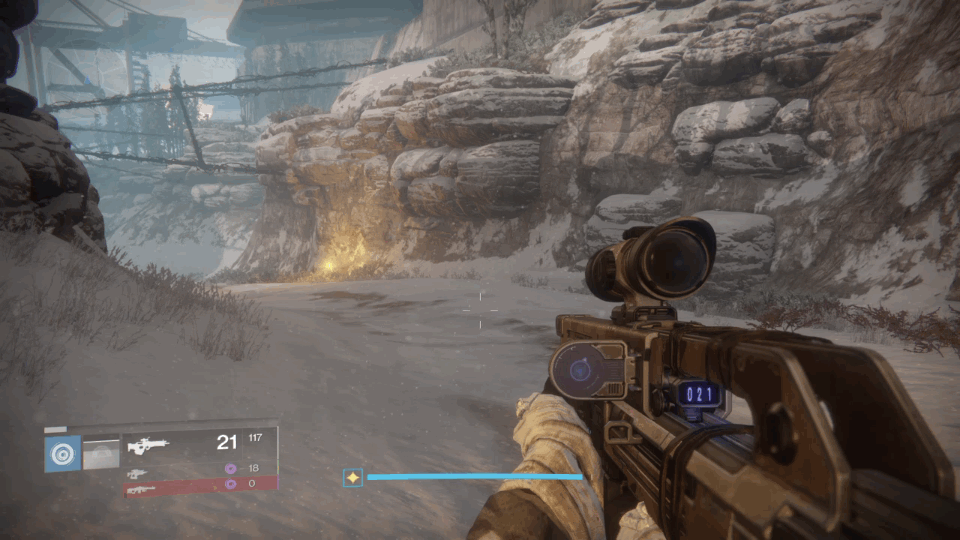Click the recharging melee ability icon
The image size is (960, 540).
click(x=100, y=453)
